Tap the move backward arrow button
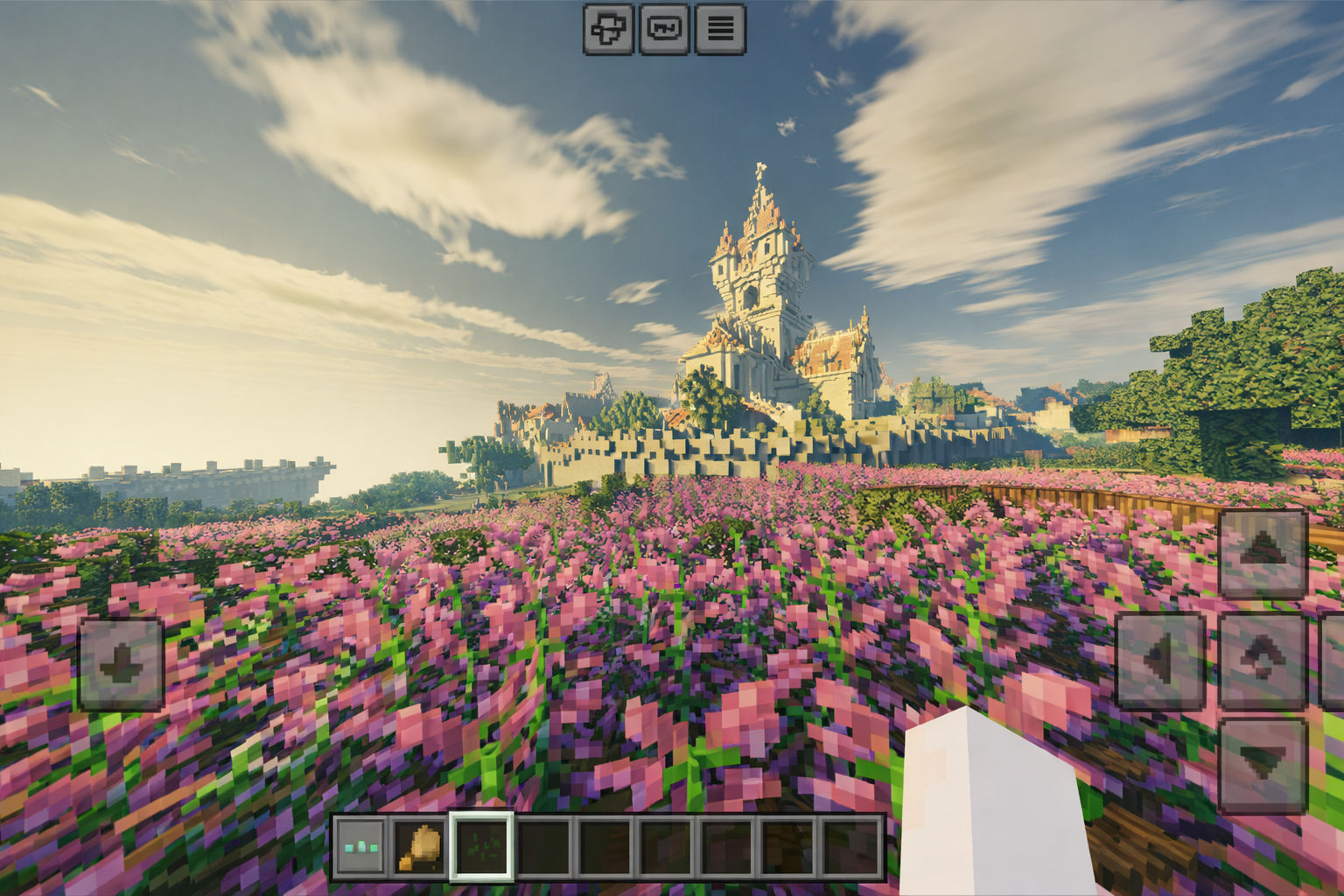The height and width of the screenshot is (896, 1344). click(1263, 765)
